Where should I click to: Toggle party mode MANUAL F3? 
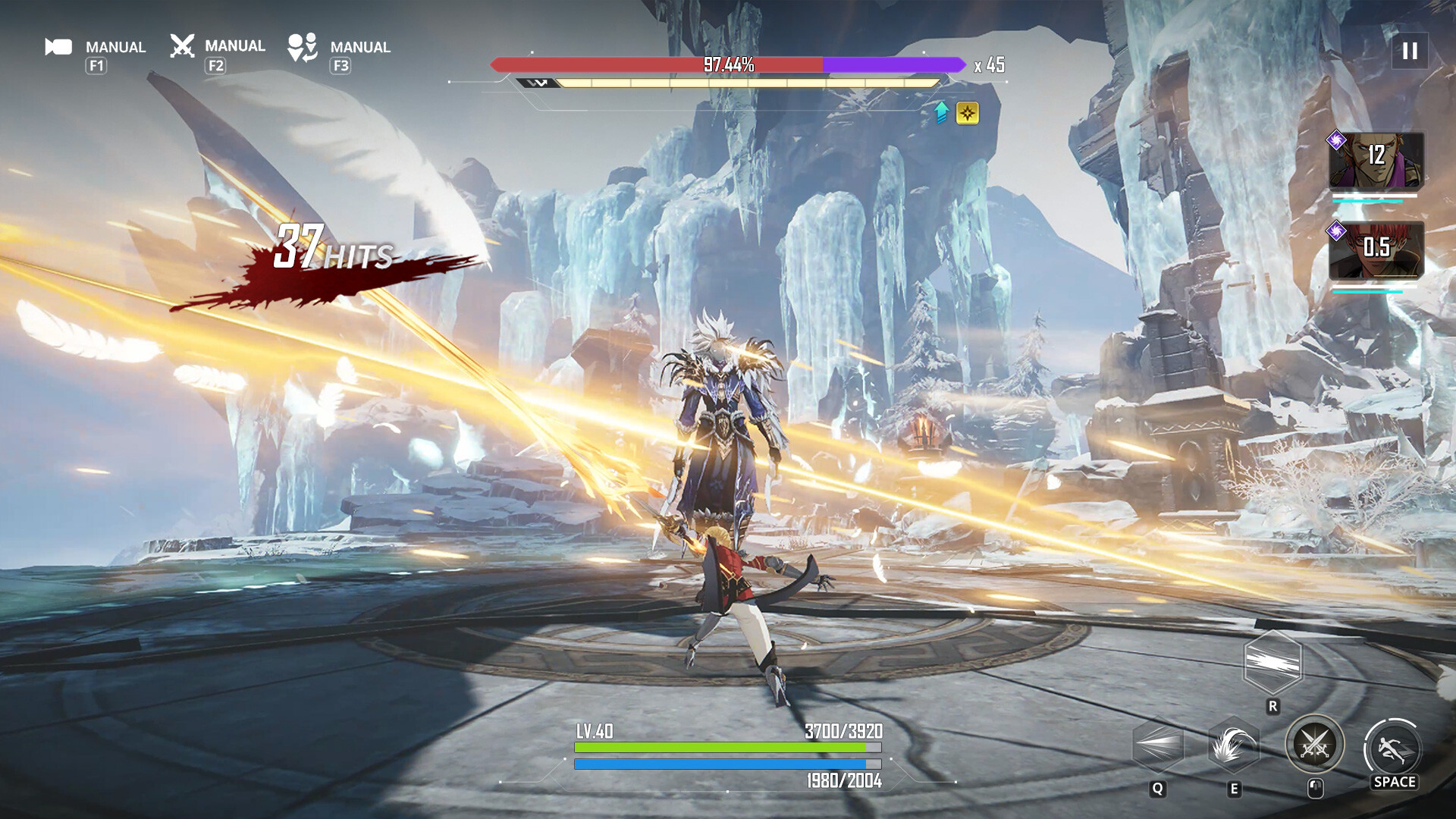coord(360,46)
